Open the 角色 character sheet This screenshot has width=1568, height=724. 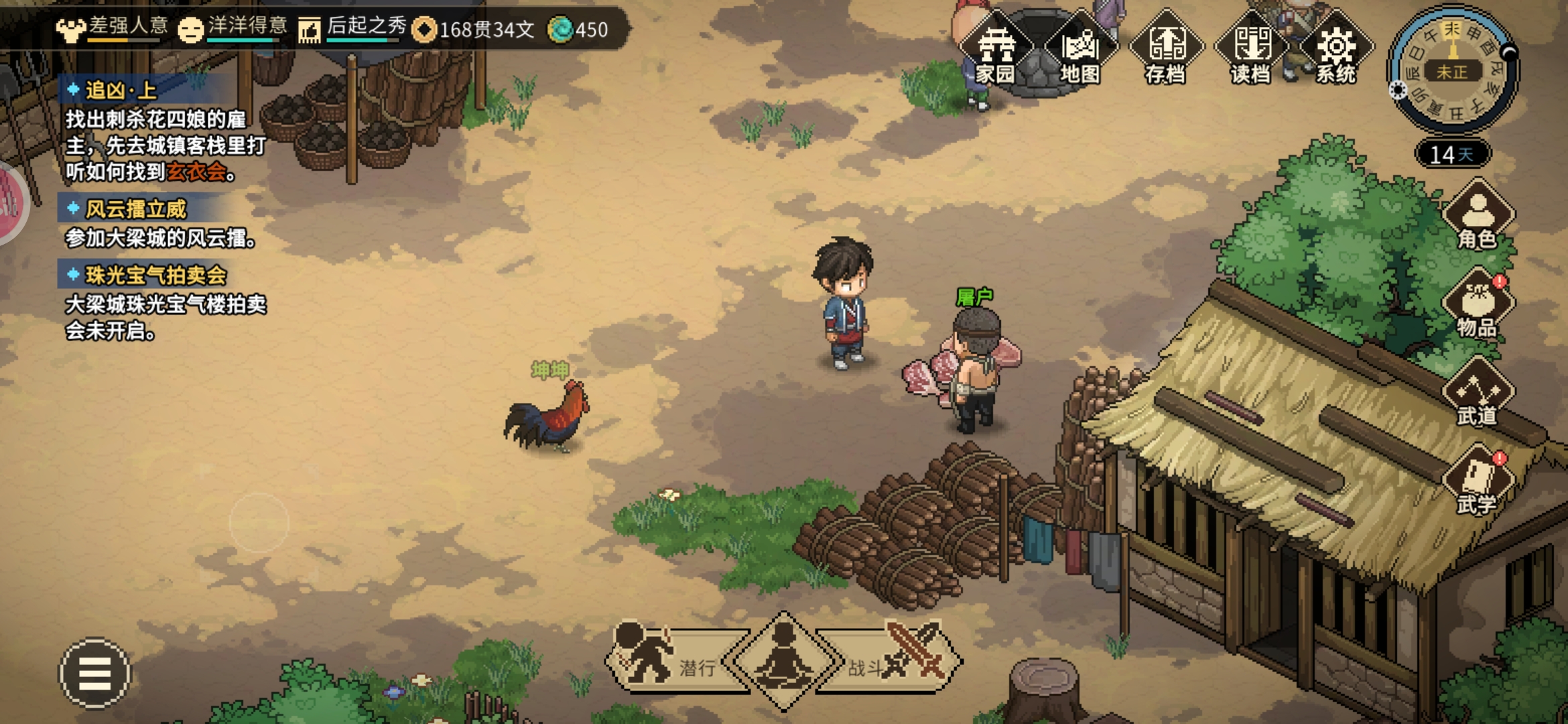(1478, 216)
